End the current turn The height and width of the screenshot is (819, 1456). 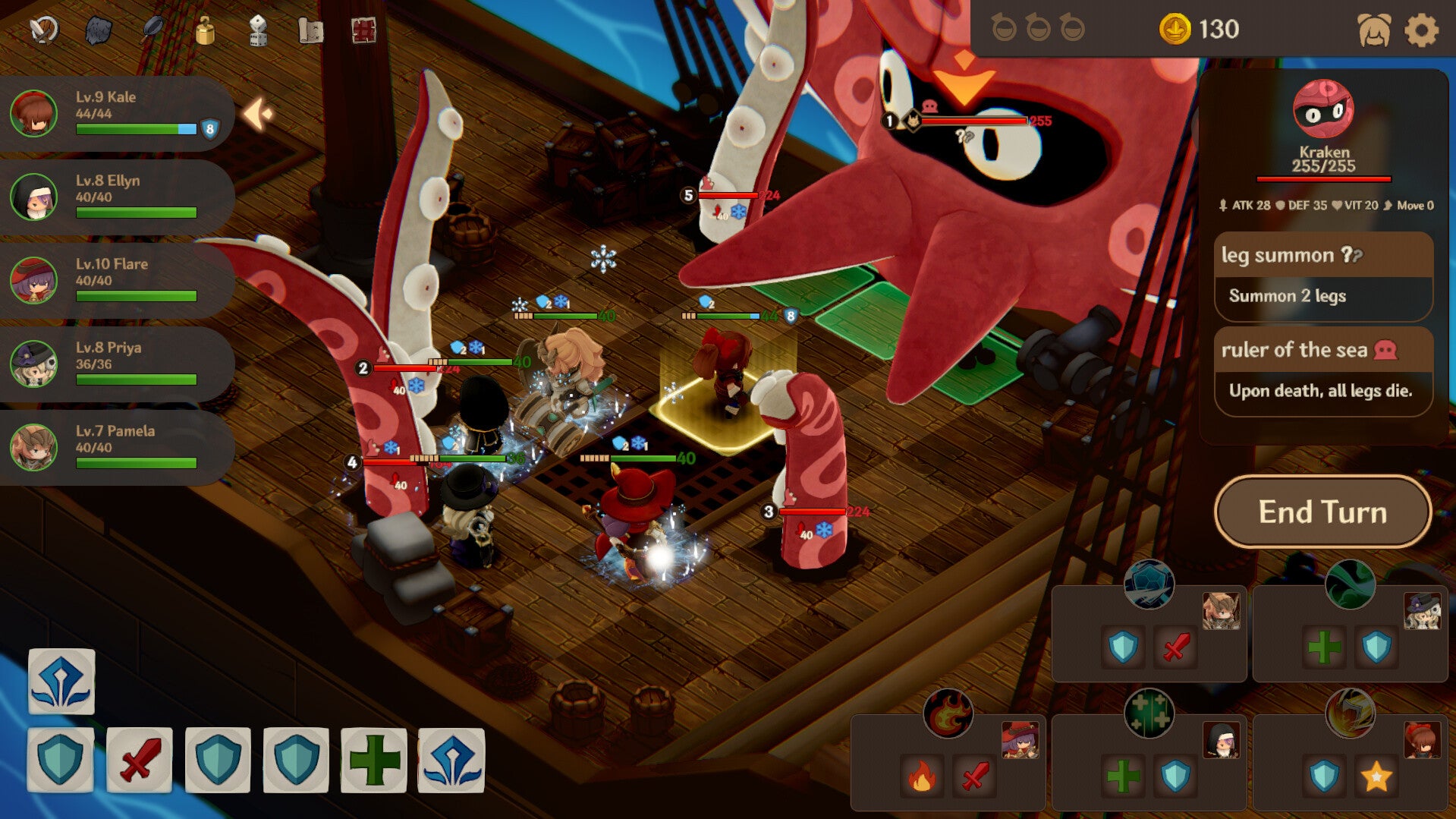(1322, 512)
